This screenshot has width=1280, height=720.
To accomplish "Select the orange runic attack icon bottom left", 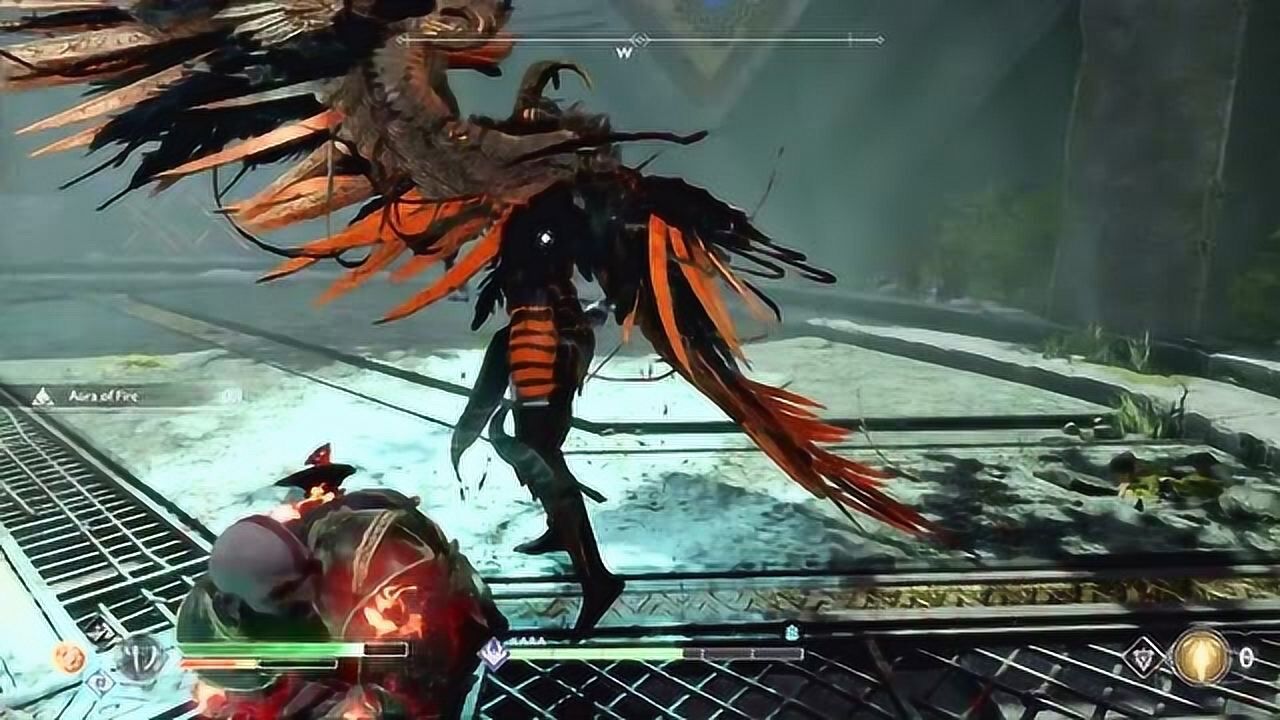I will (x=68, y=658).
